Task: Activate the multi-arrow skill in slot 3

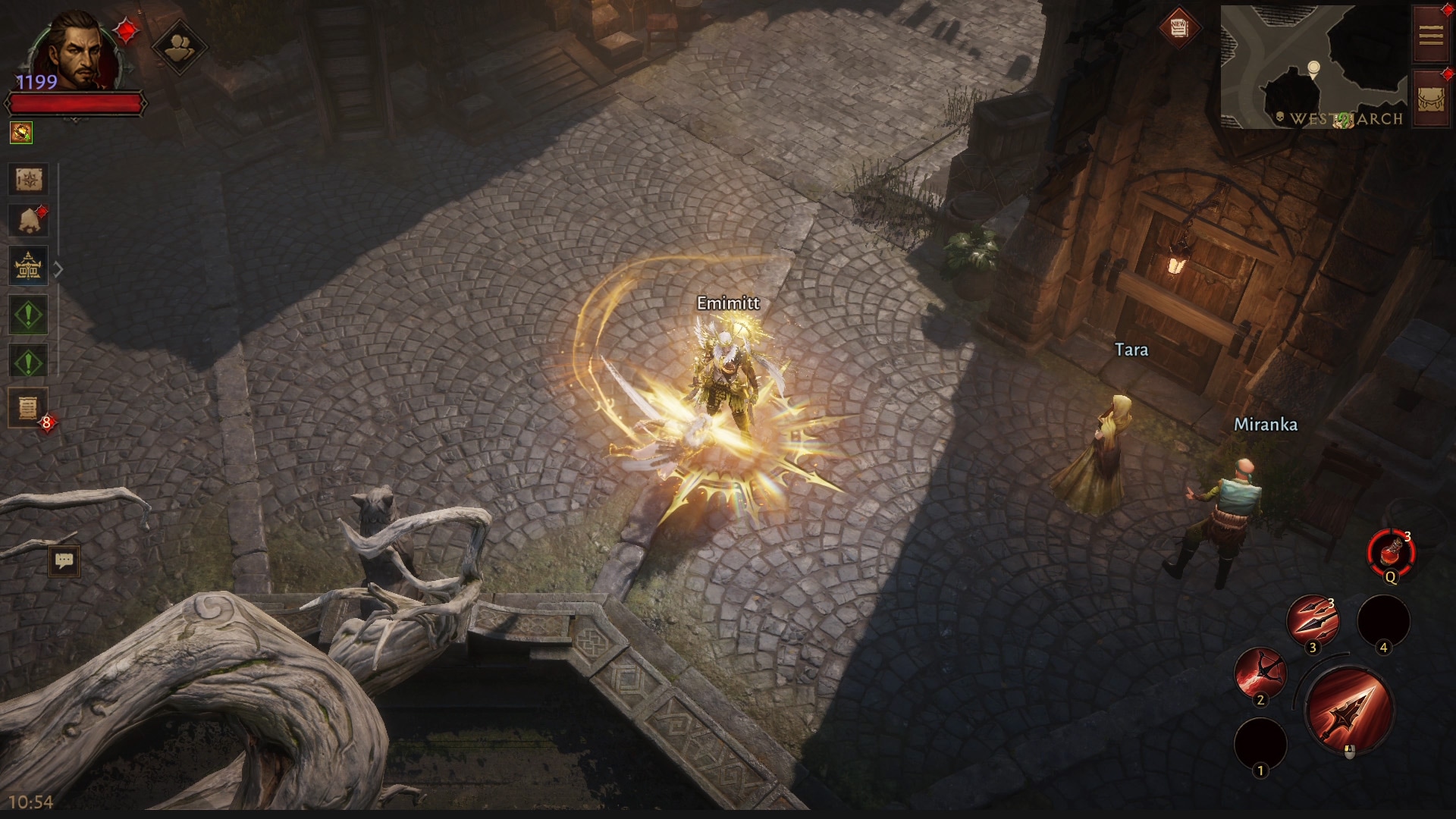Action: click(x=1313, y=620)
